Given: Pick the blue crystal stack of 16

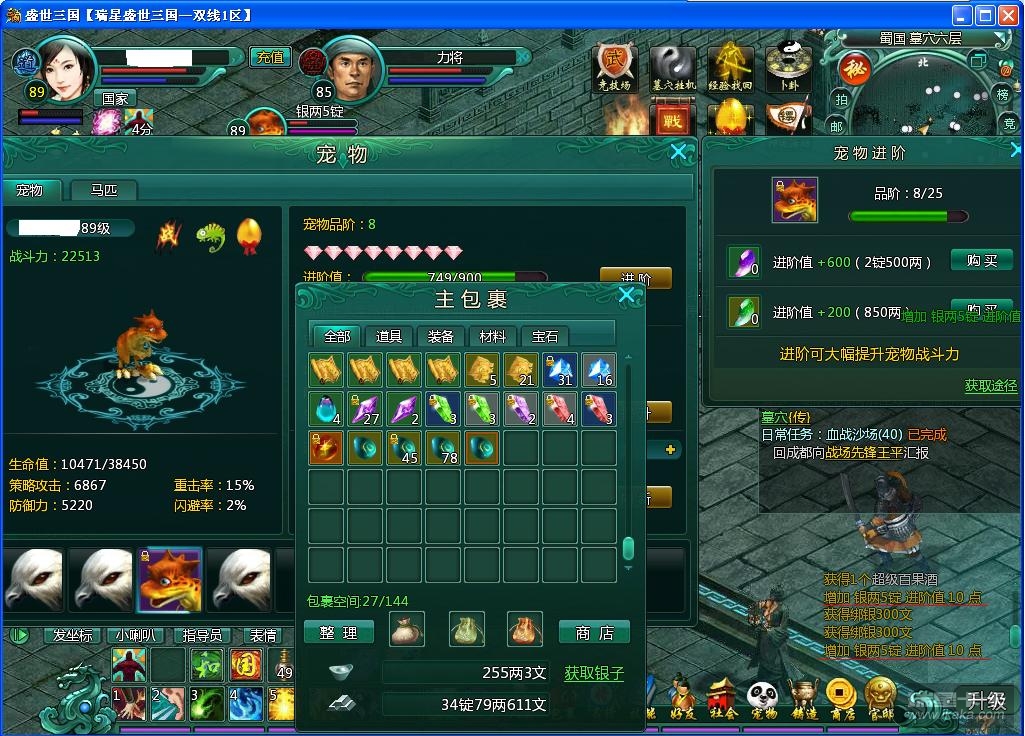Looking at the screenshot, I should click(x=599, y=370).
